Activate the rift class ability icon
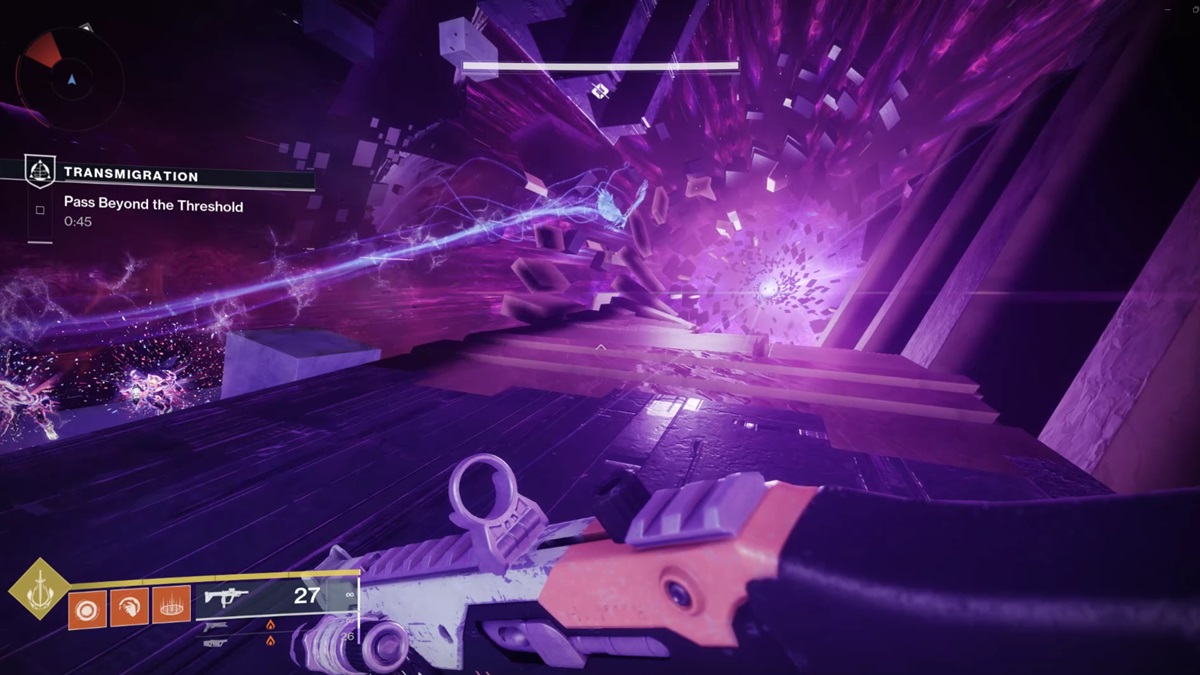 click(171, 607)
